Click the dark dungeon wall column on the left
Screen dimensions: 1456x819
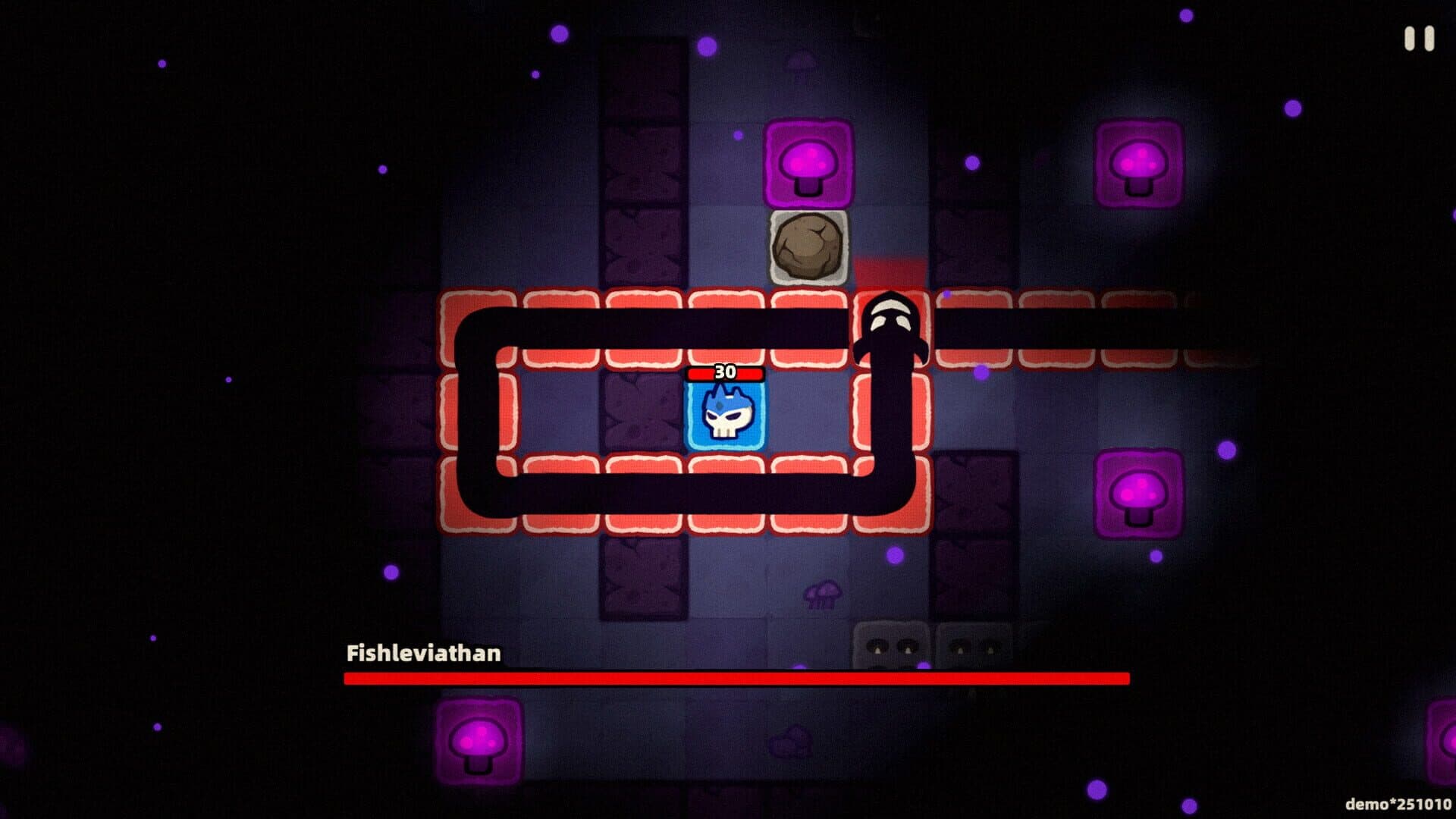tap(641, 227)
